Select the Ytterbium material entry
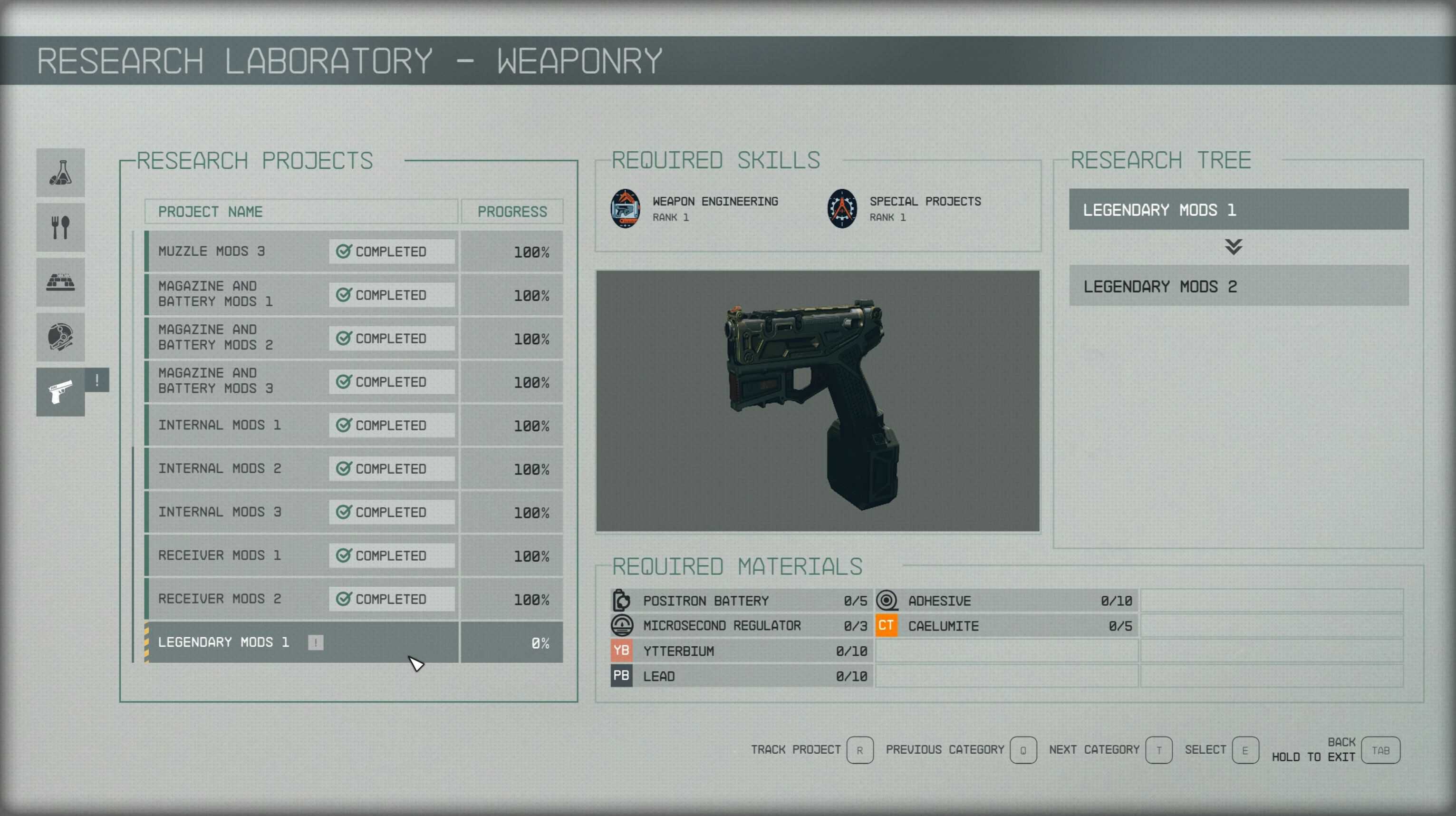 (741, 651)
